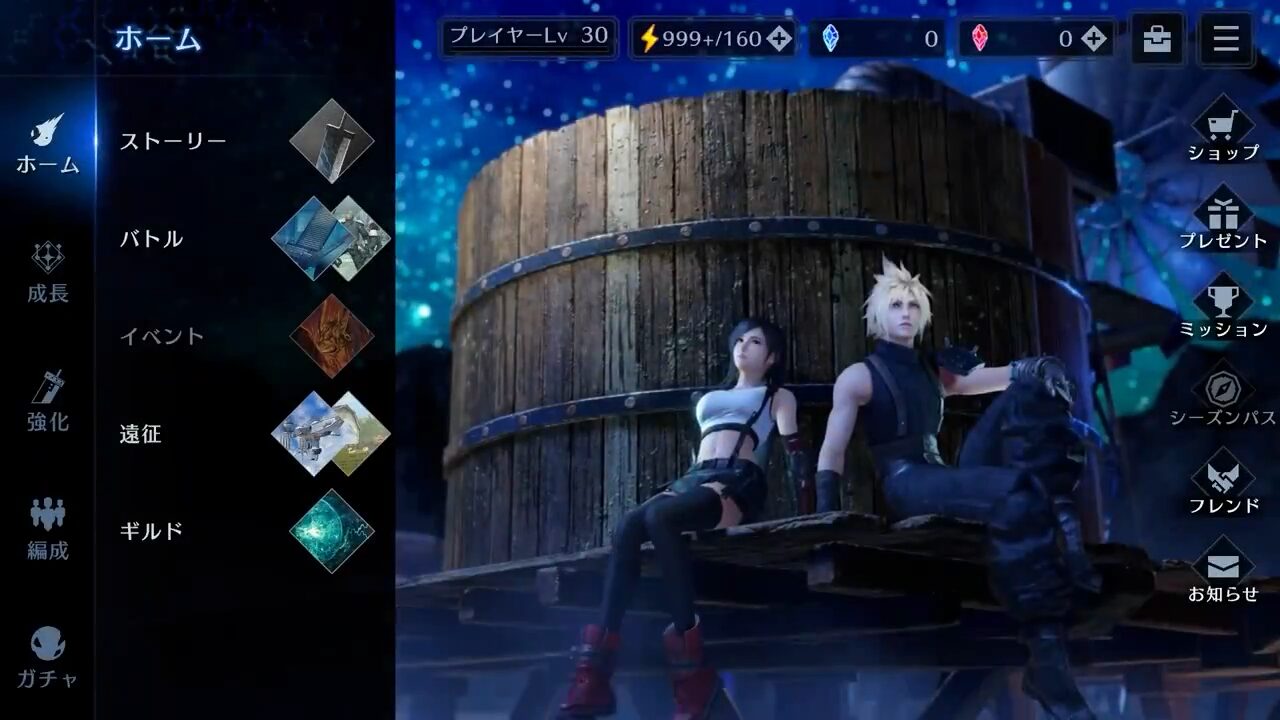
Task: Open the ミッション trophy icon
Action: (1221, 300)
